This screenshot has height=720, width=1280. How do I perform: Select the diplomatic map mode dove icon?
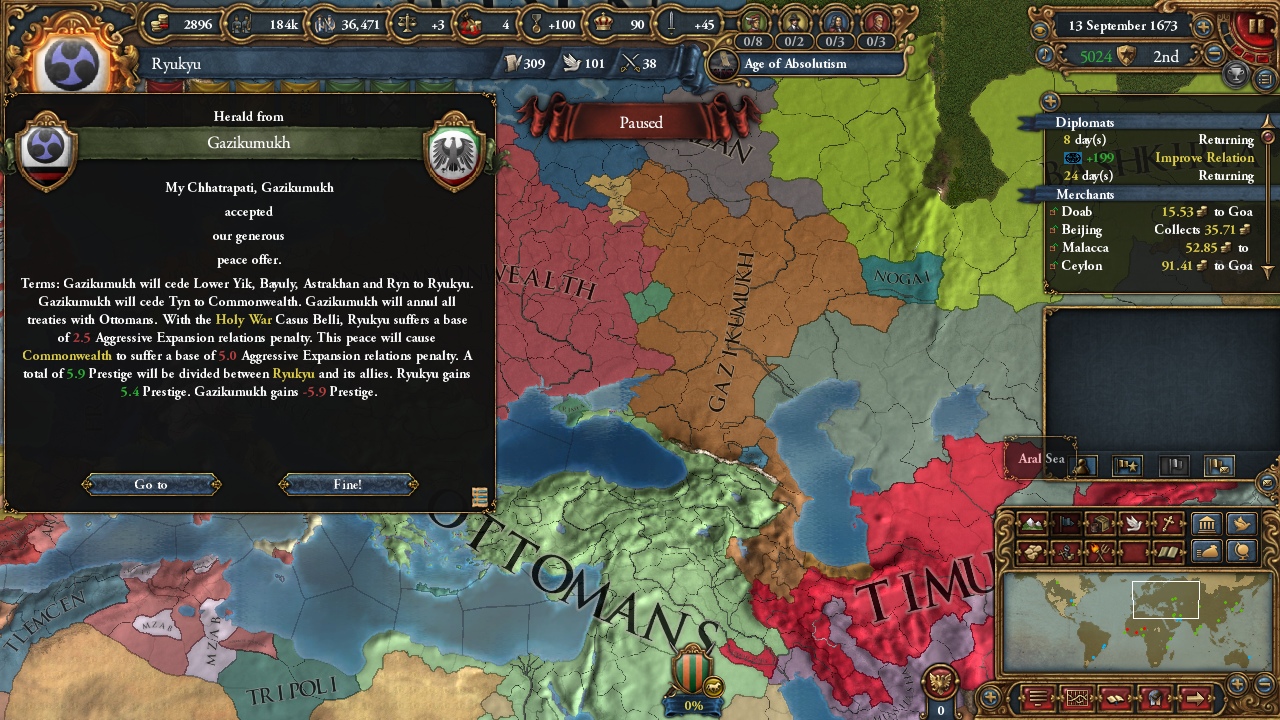click(1132, 524)
